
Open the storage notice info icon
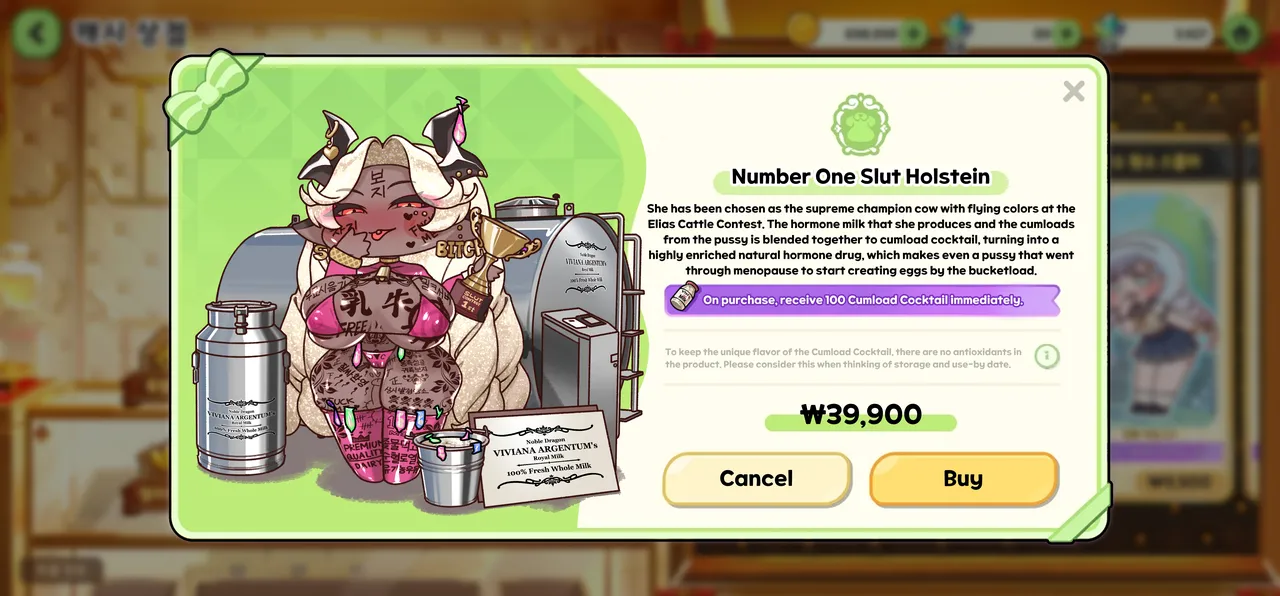[1046, 356]
